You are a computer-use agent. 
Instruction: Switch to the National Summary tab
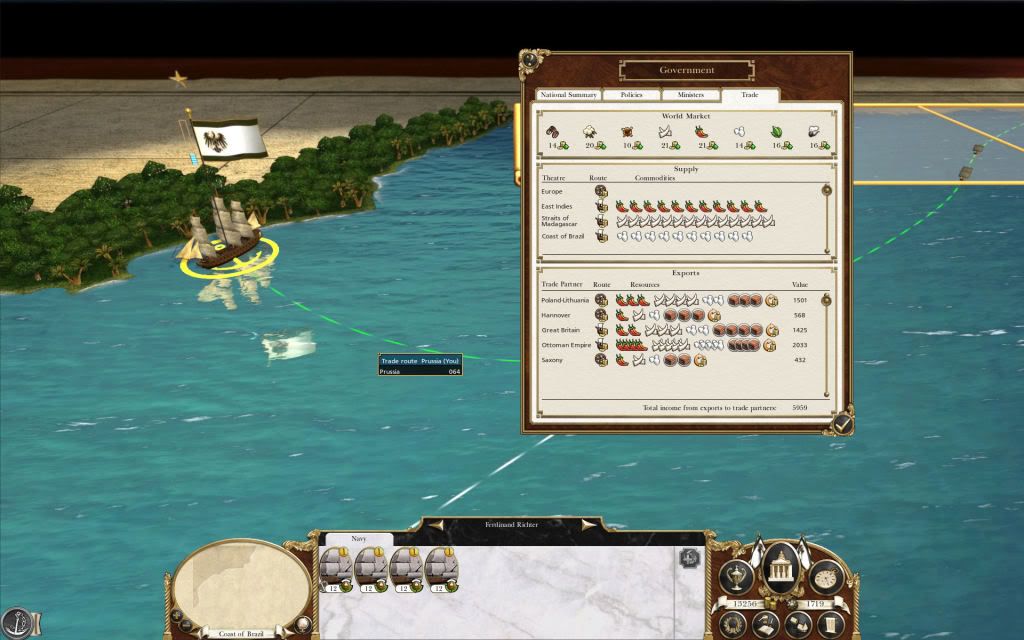point(569,95)
